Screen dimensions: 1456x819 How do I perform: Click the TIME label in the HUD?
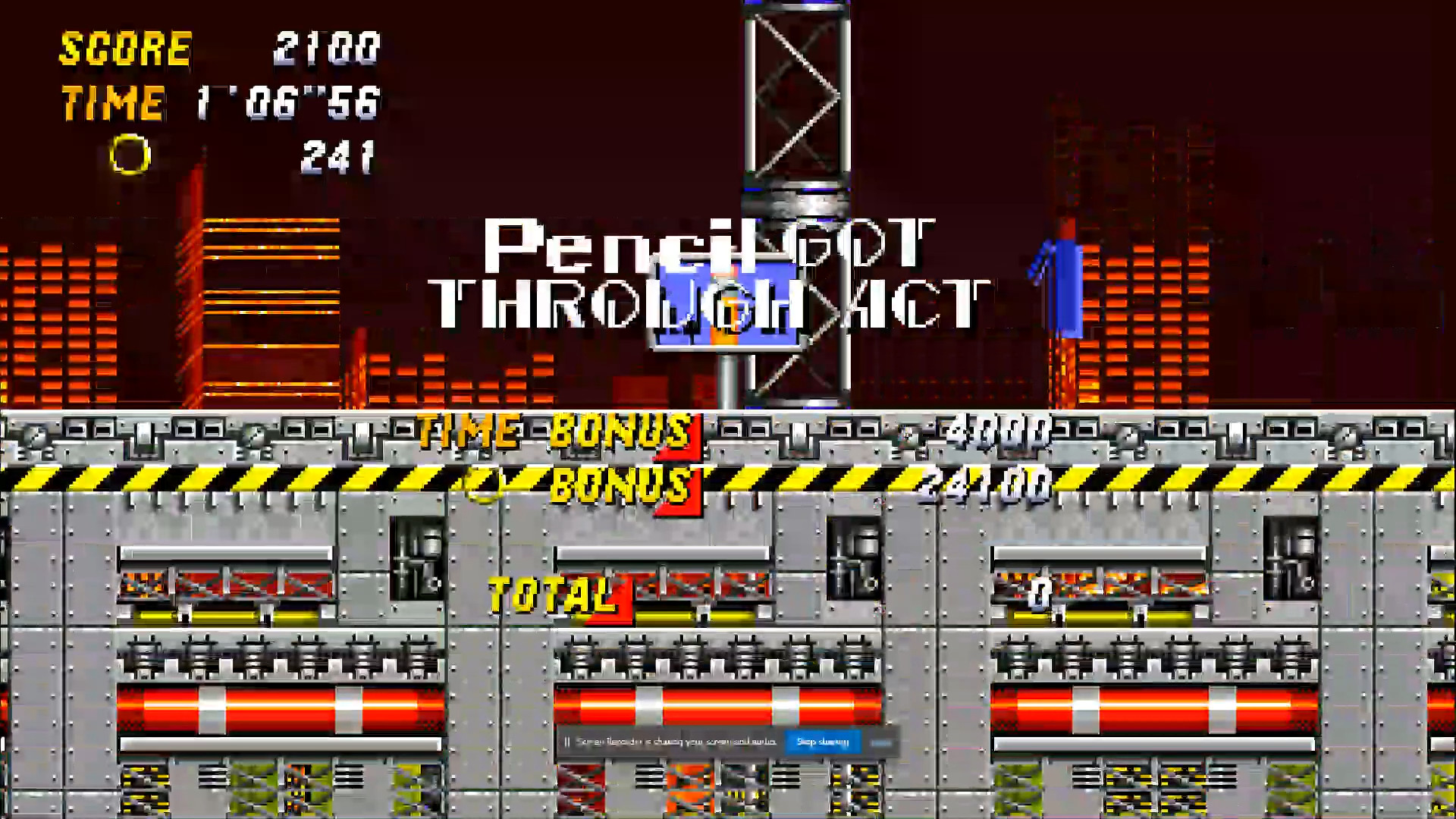point(112,102)
